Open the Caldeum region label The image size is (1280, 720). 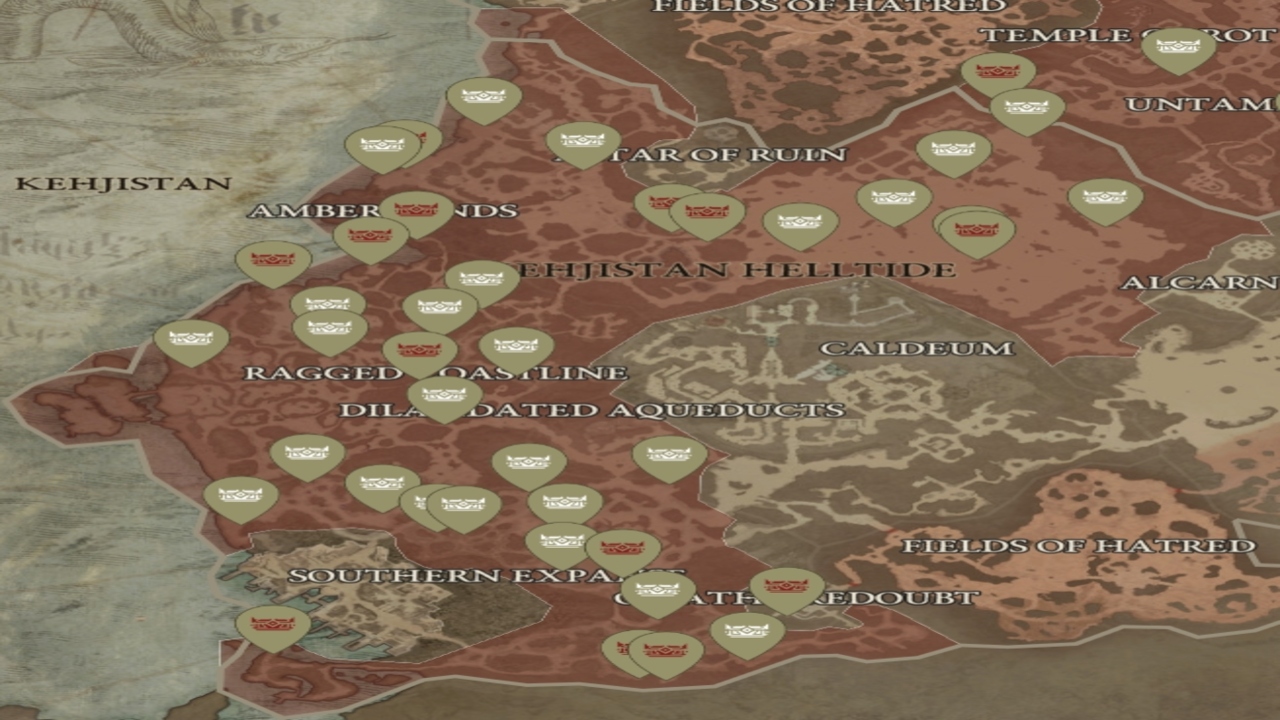[917, 349]
